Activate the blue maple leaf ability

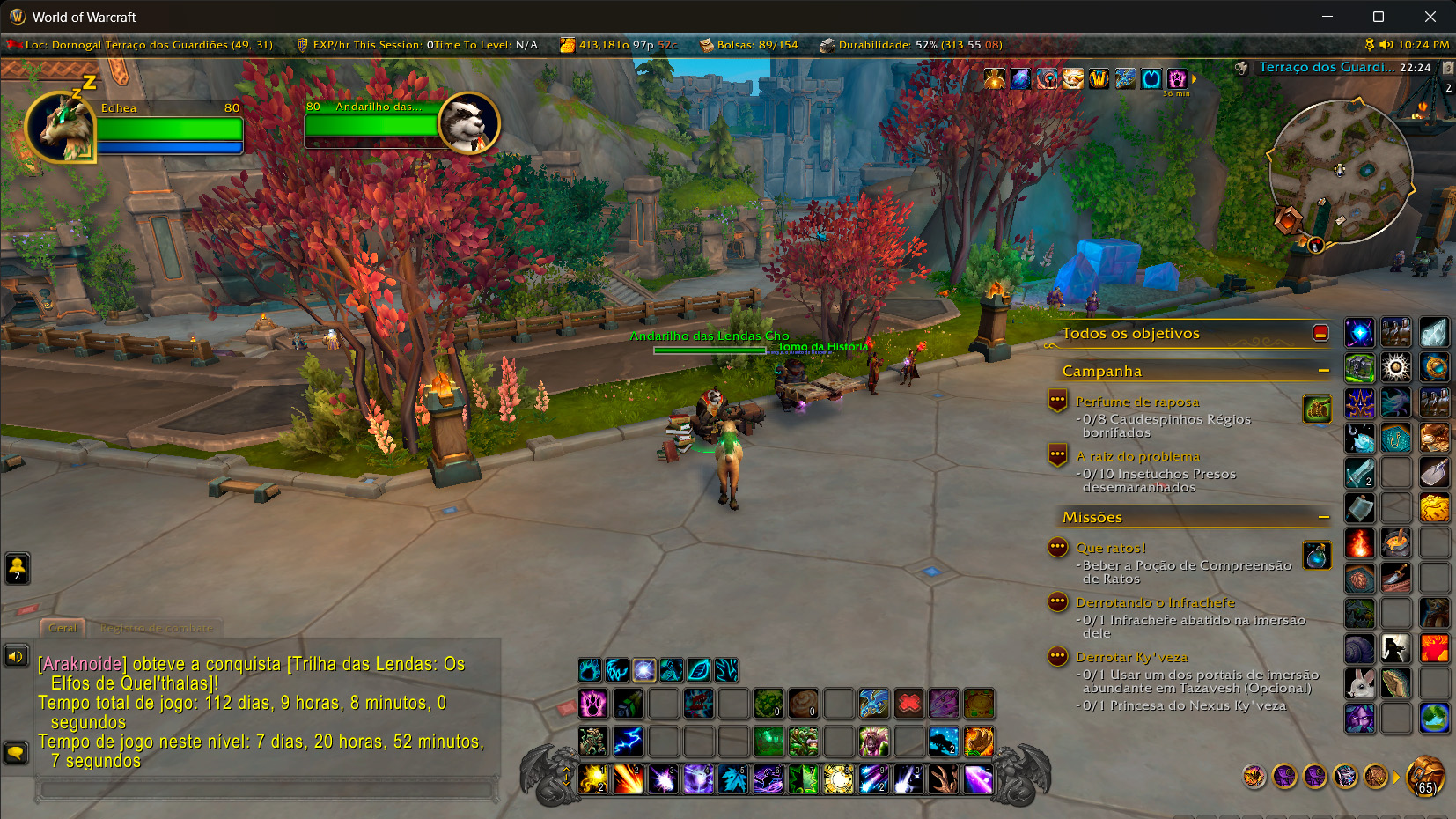732,779
